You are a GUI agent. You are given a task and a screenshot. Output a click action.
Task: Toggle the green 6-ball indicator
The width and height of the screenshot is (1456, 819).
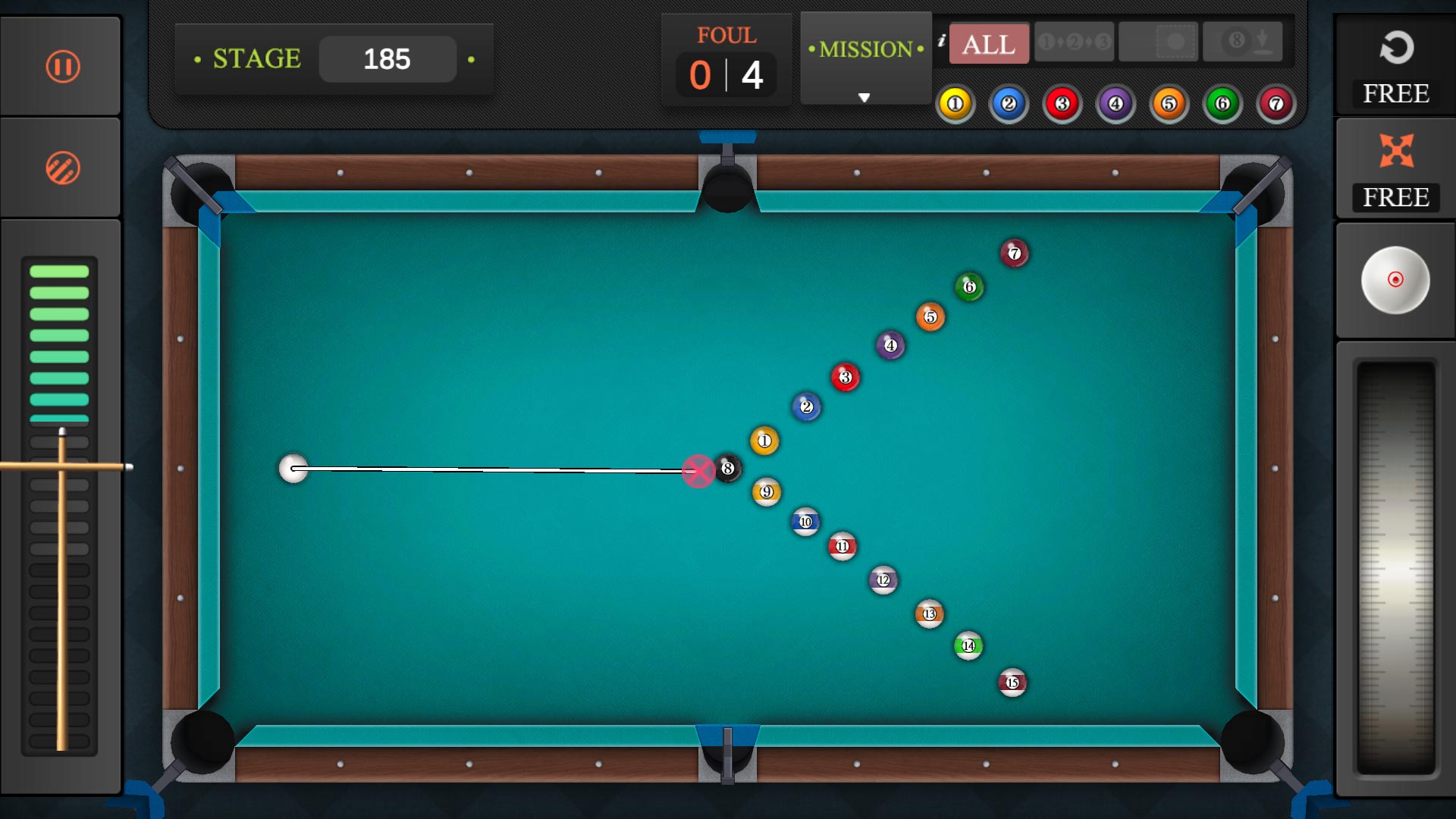(x=1222, y=104)
